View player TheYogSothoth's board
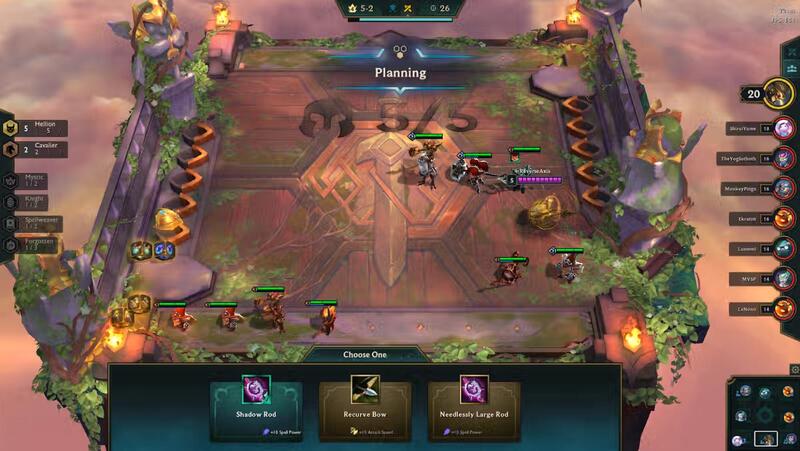Viewport: 800px width, 451px height. pyautogui.click(x=783, y=158)
